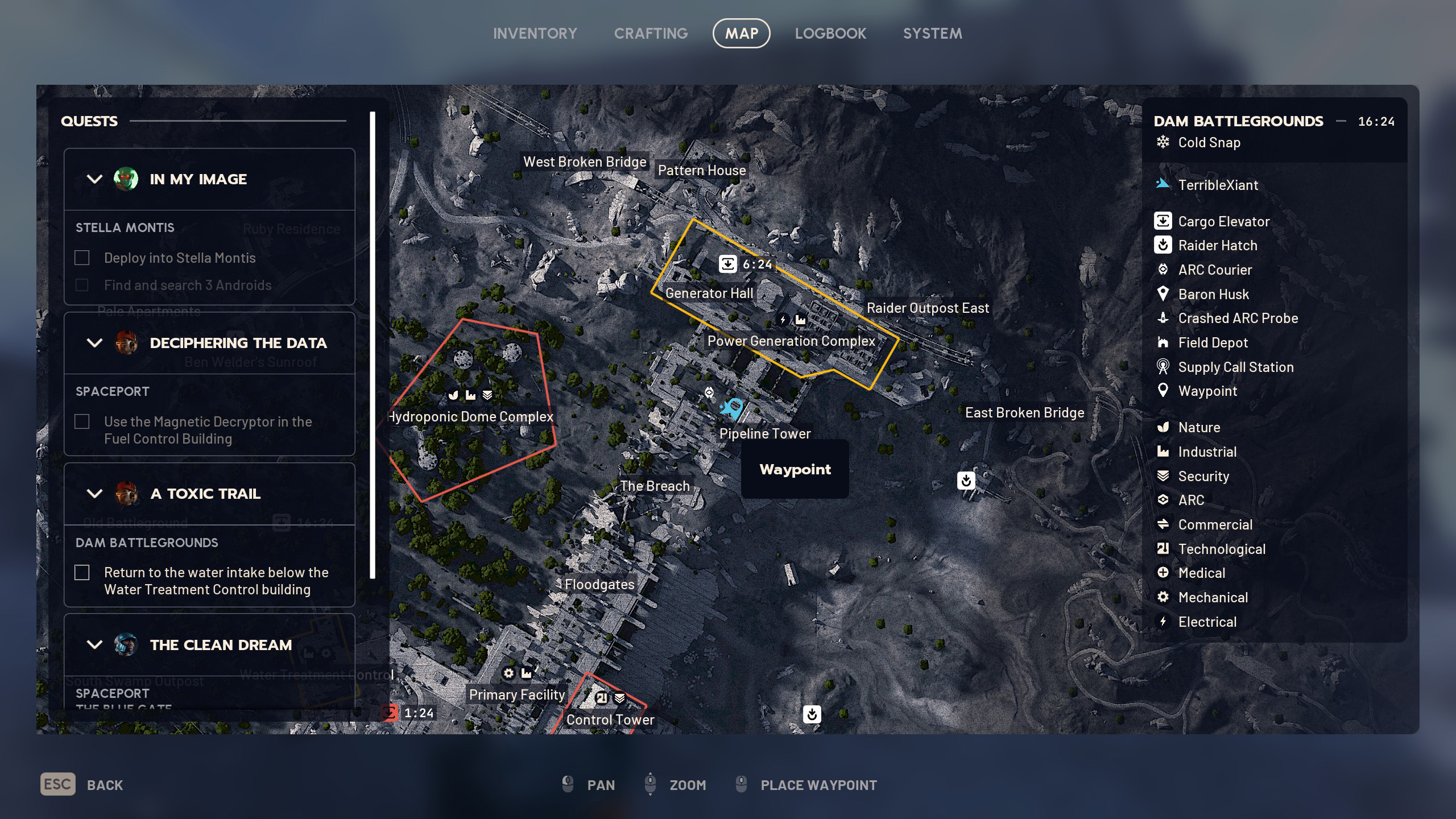The width and height of the screenshot is (1456, 819).
Task: Select the Medical legend entry
Action: click(1201, 573)
